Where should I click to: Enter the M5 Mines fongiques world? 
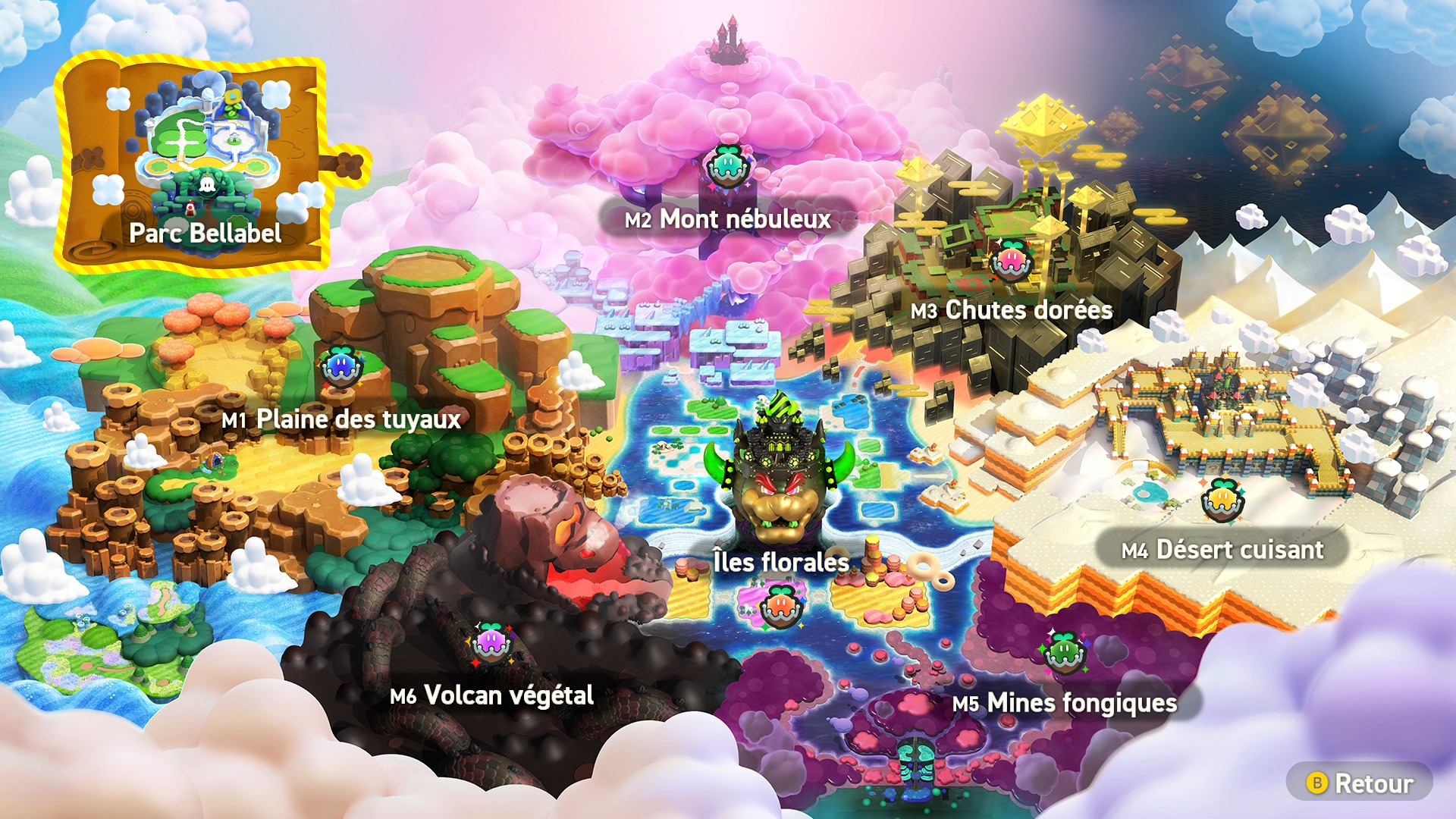pos(1065,702)
